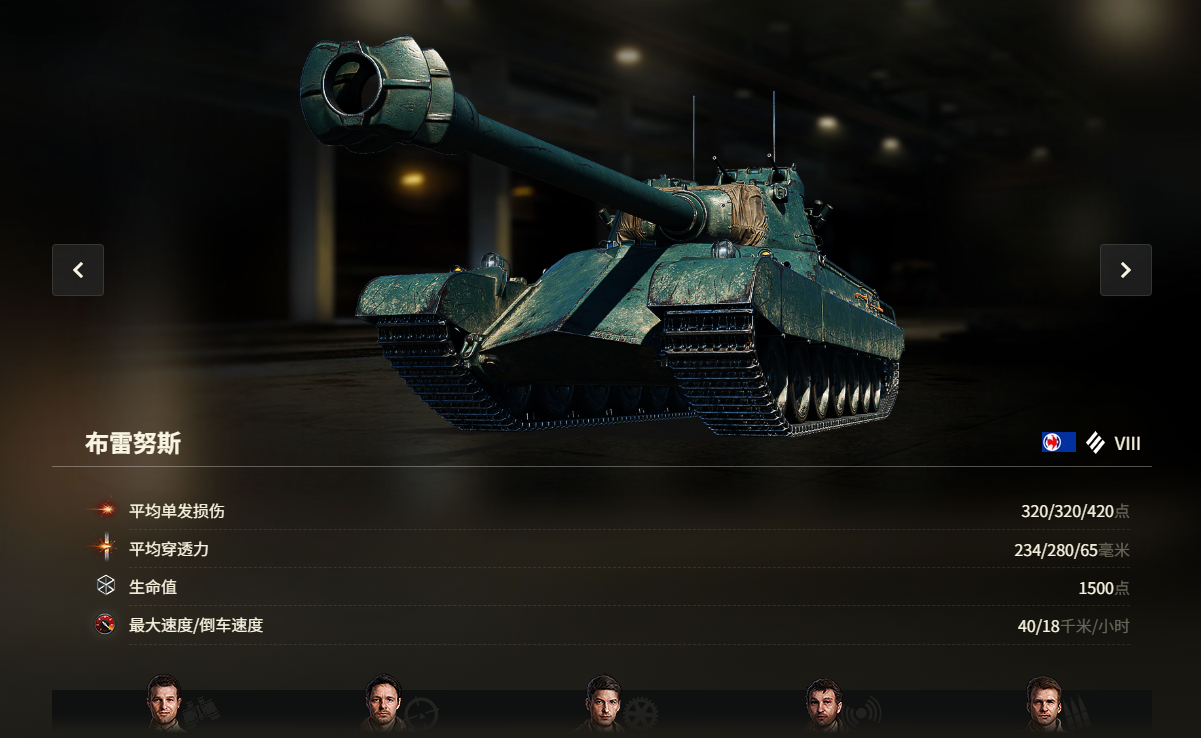The width and height of the screenshot is (1201, 738).
Task: Go to the next tank with the right arrow
Action: tap(1125, 270)
